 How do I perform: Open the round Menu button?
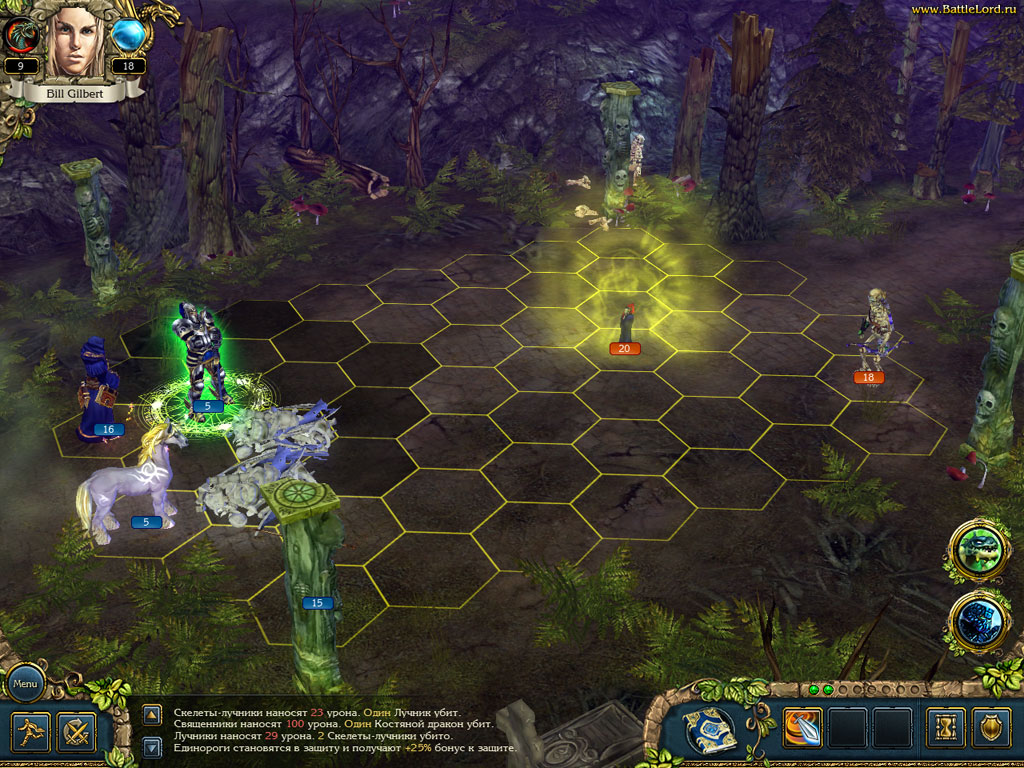pos(25,686)
